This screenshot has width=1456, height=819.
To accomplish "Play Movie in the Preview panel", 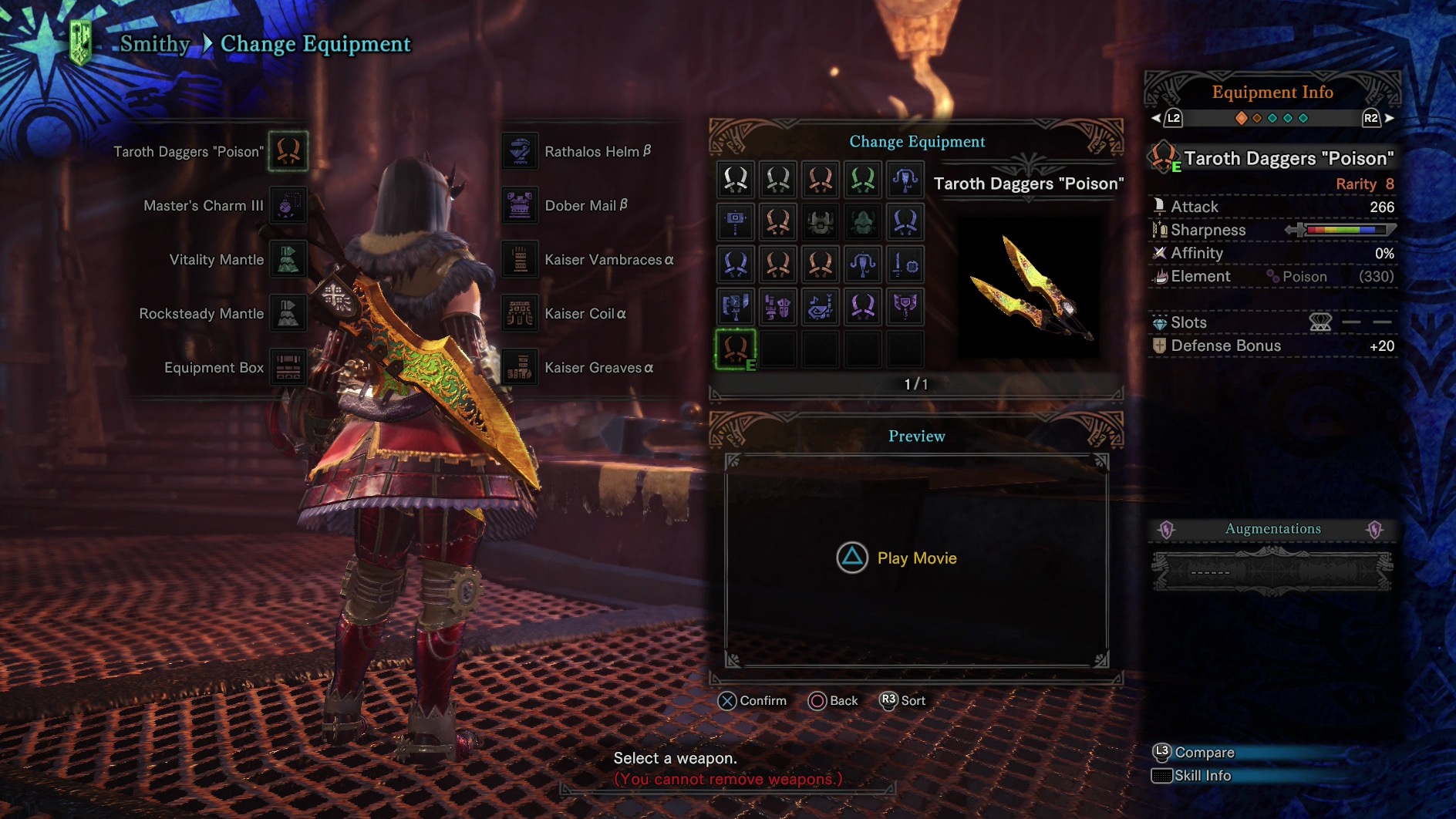I will 897,558.
